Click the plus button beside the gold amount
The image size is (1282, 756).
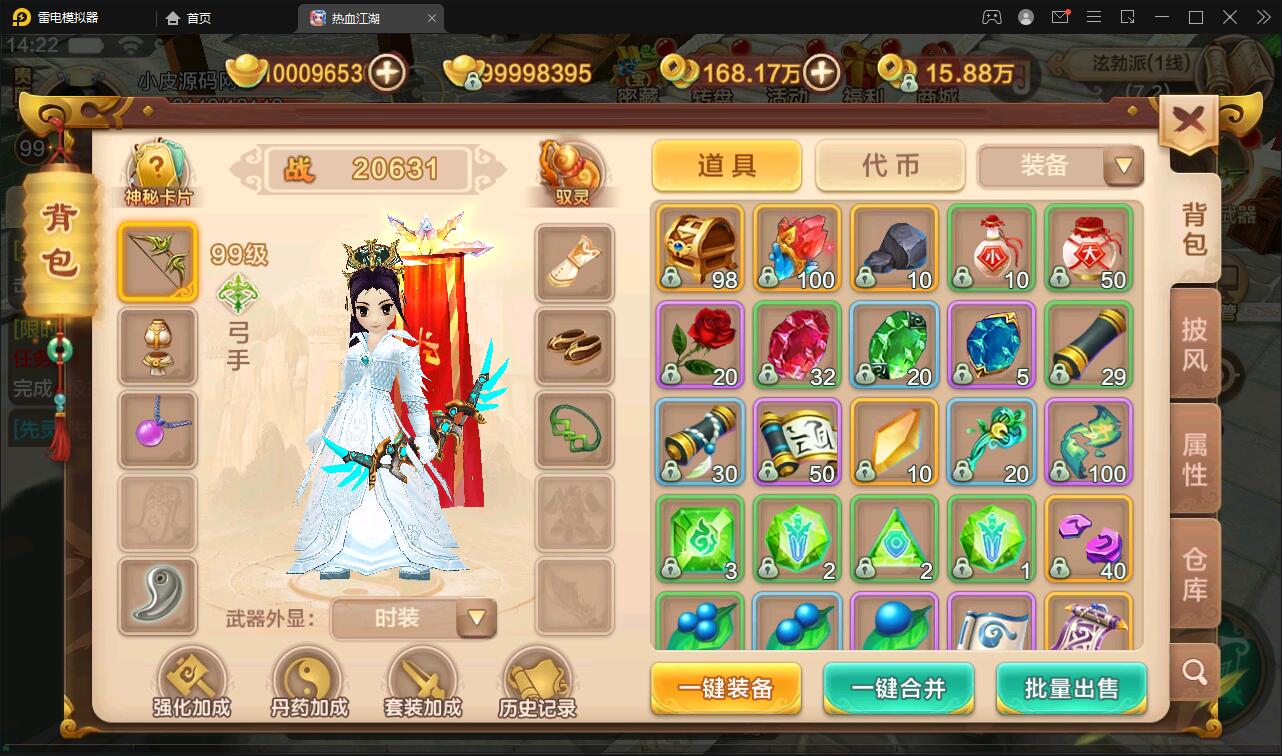[x=385, y=73]
